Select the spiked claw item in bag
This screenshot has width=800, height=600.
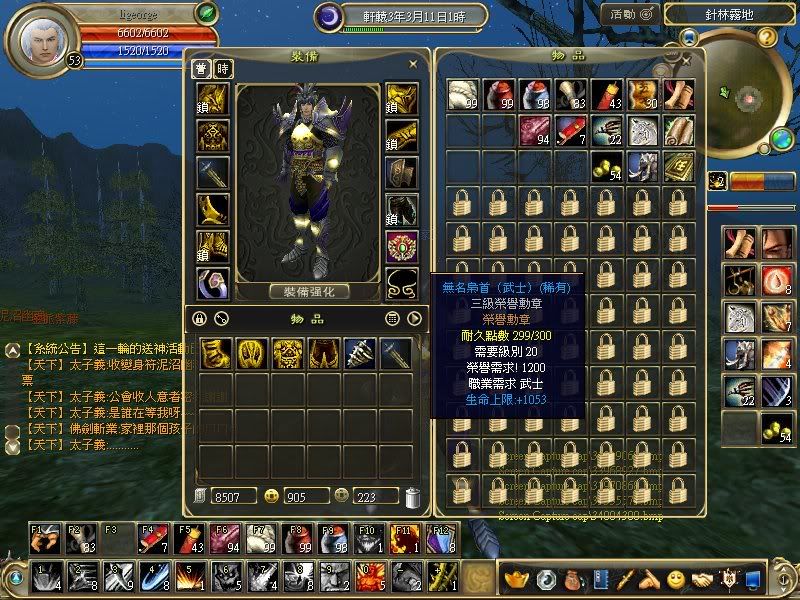click(359, 353)
